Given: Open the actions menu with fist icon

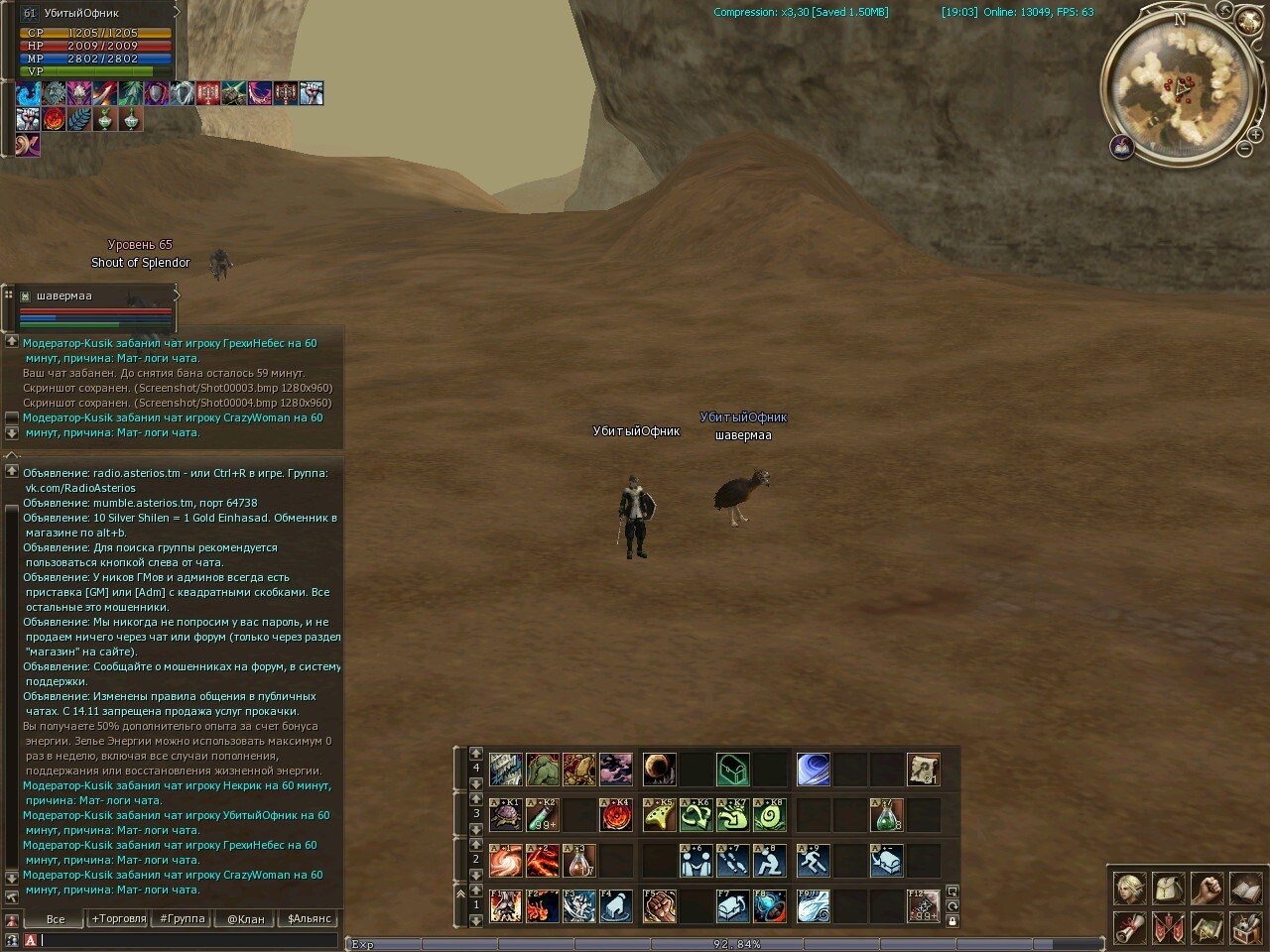Looking at the screenshot, I should click(1206, 889).
